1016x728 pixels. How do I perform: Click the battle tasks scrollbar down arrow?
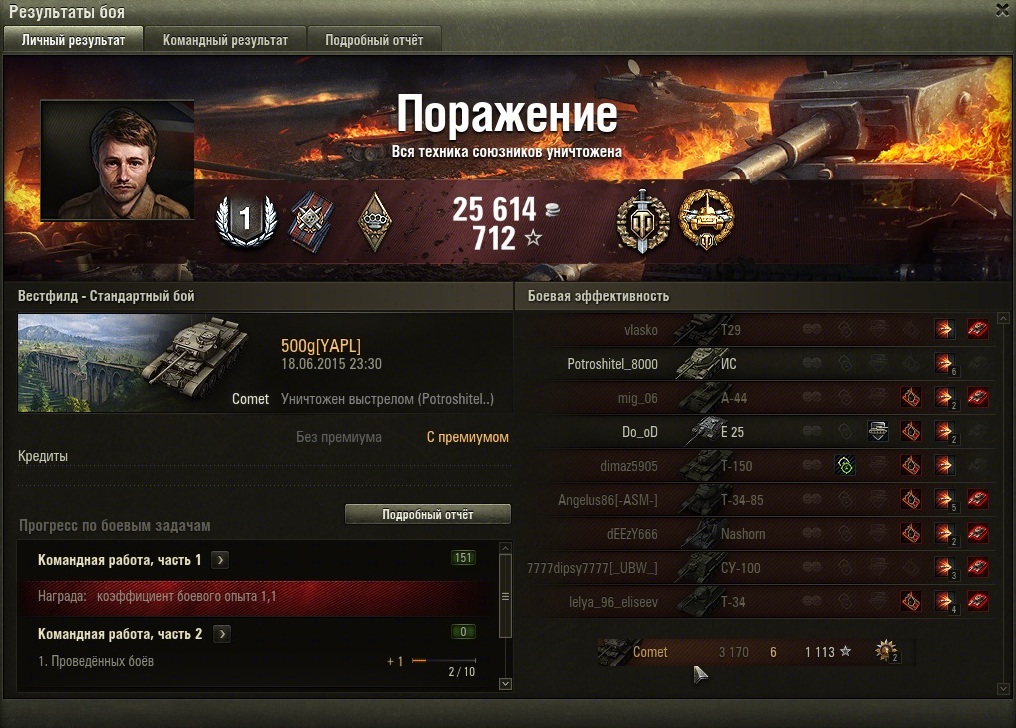(504, 683)
